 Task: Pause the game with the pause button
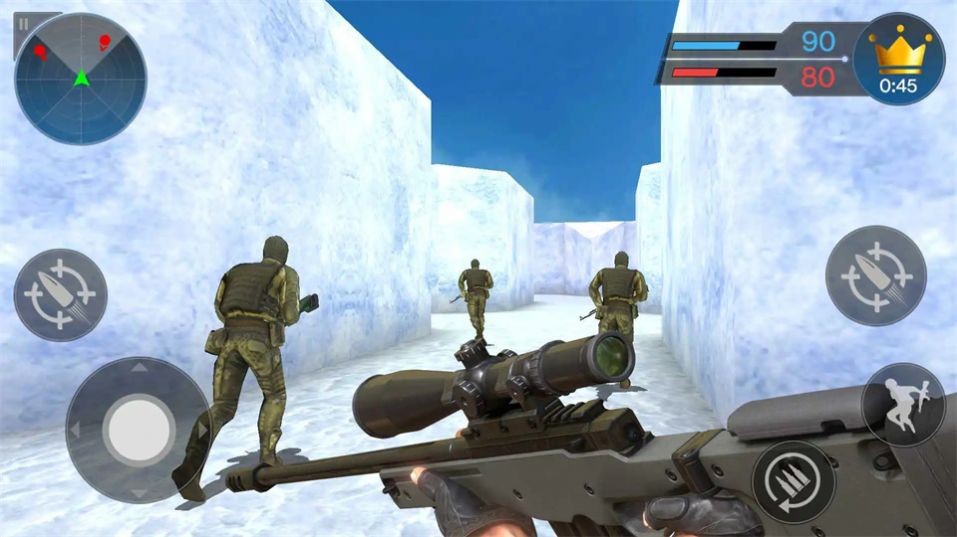(x=24, y=22)
